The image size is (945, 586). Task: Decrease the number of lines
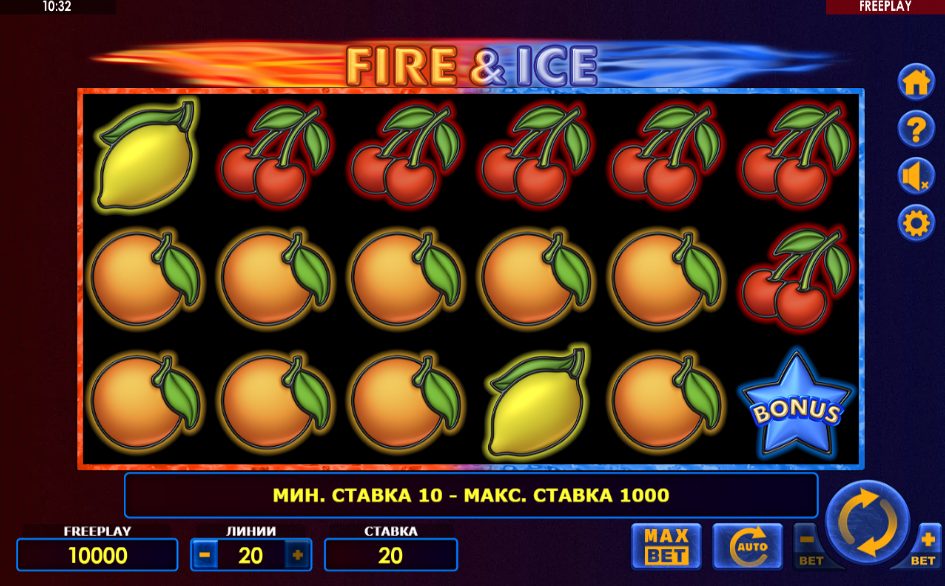(204, 554)
